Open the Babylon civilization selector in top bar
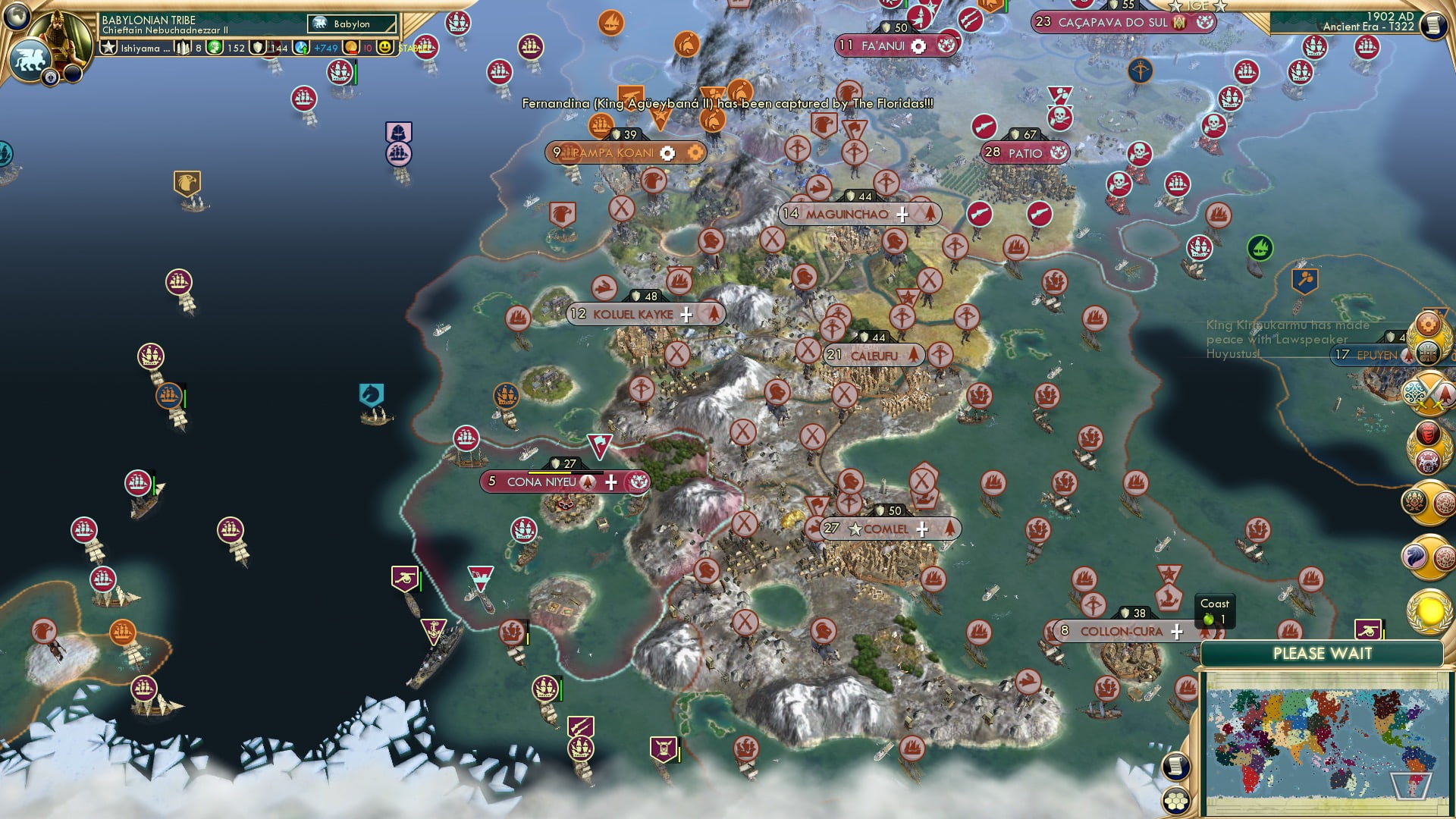 pyautogui.click(x=349, y=24)
